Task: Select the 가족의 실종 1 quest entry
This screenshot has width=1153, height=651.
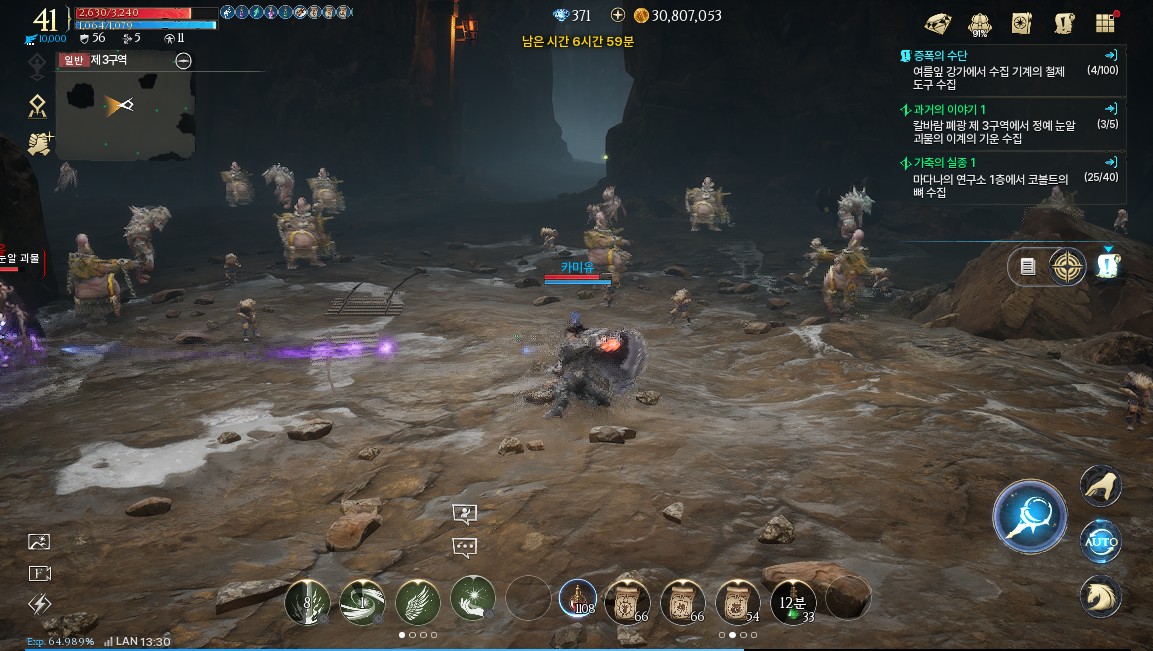Action: [x=1010, y=177]
